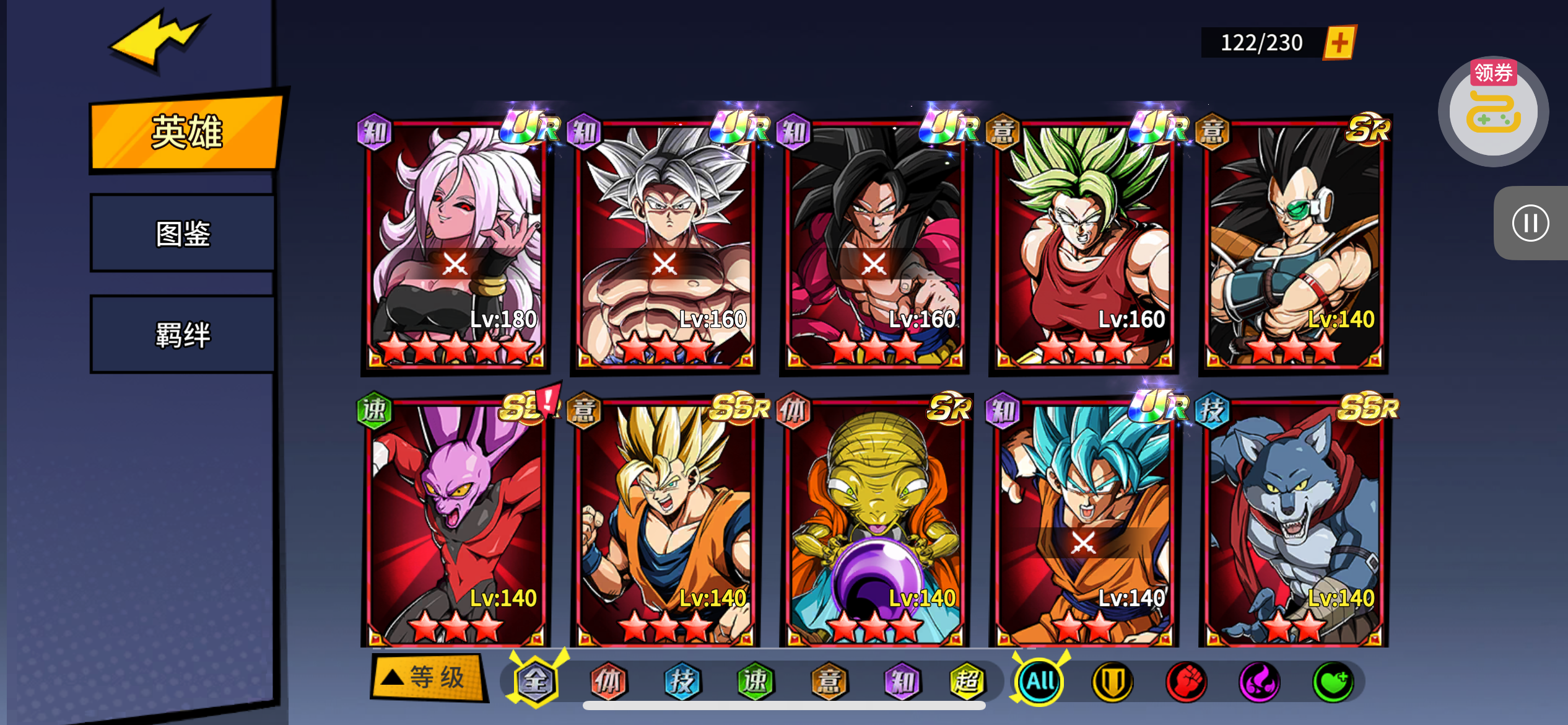Show only red fist role heroes
The height and width of the screenshot is (725, 1568).
(x=1186, y=682)
